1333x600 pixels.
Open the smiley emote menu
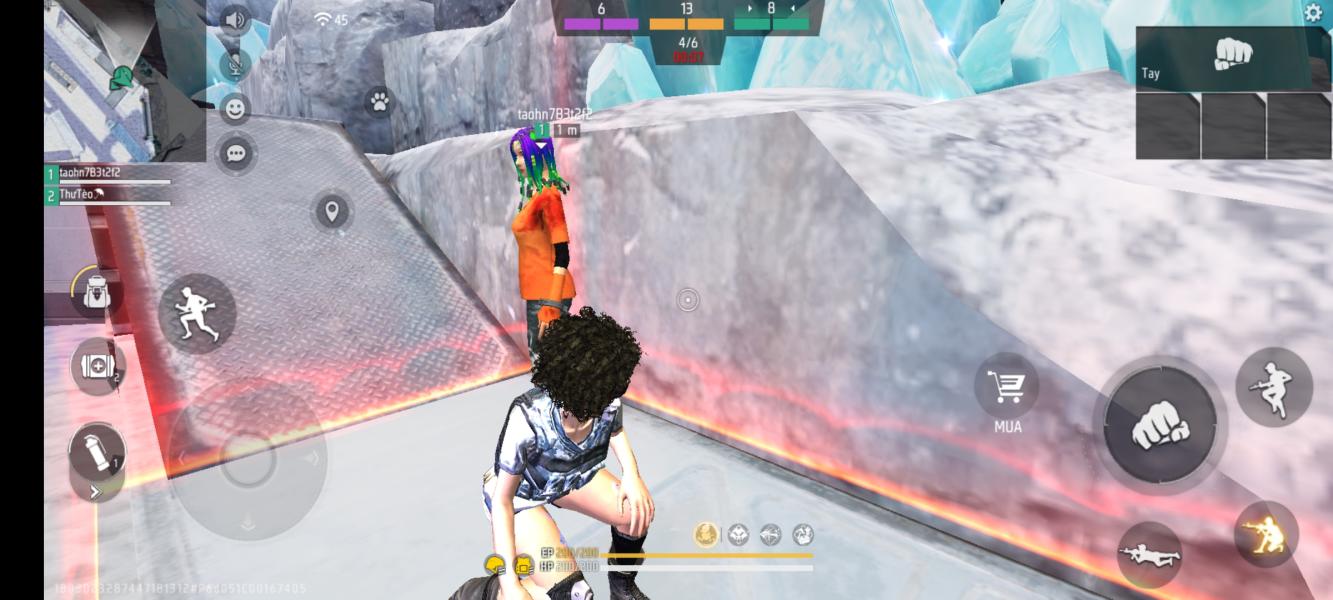coord(235,108)
